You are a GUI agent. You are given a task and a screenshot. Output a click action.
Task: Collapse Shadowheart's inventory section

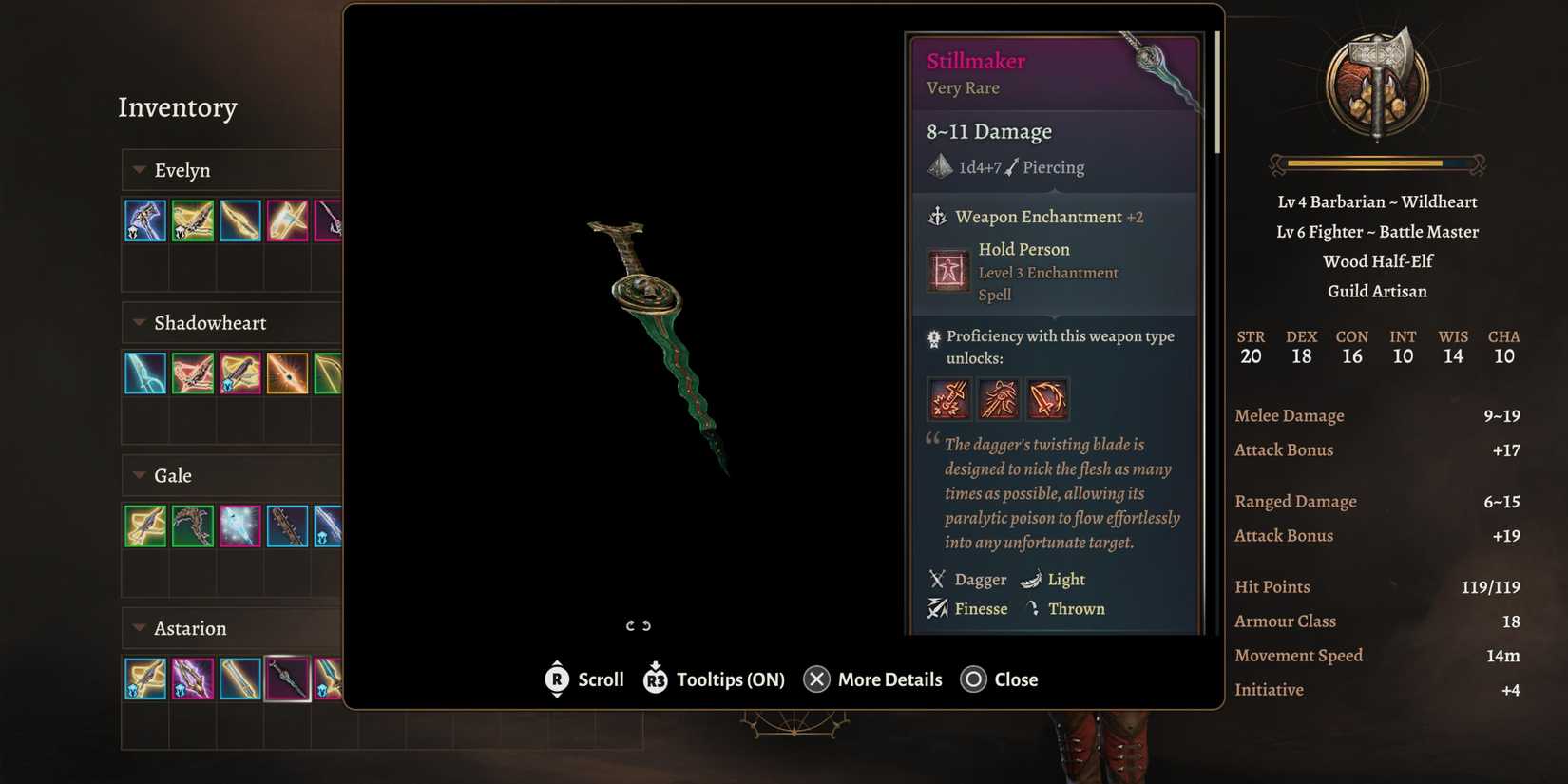(136, 323)
